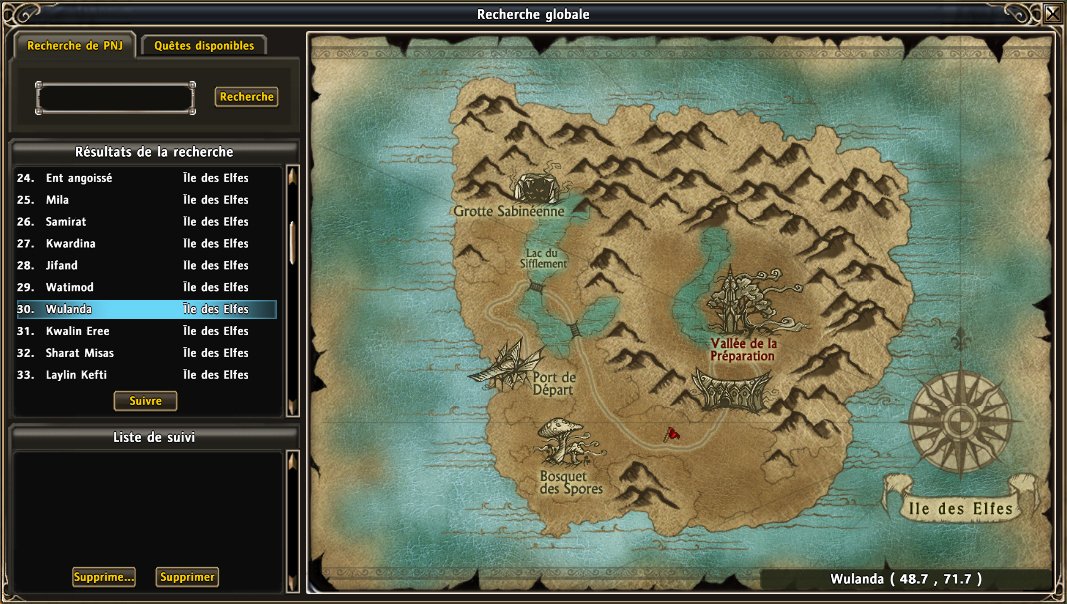Switch to the Quêtes disponibles tab

[x=204, y=46]
